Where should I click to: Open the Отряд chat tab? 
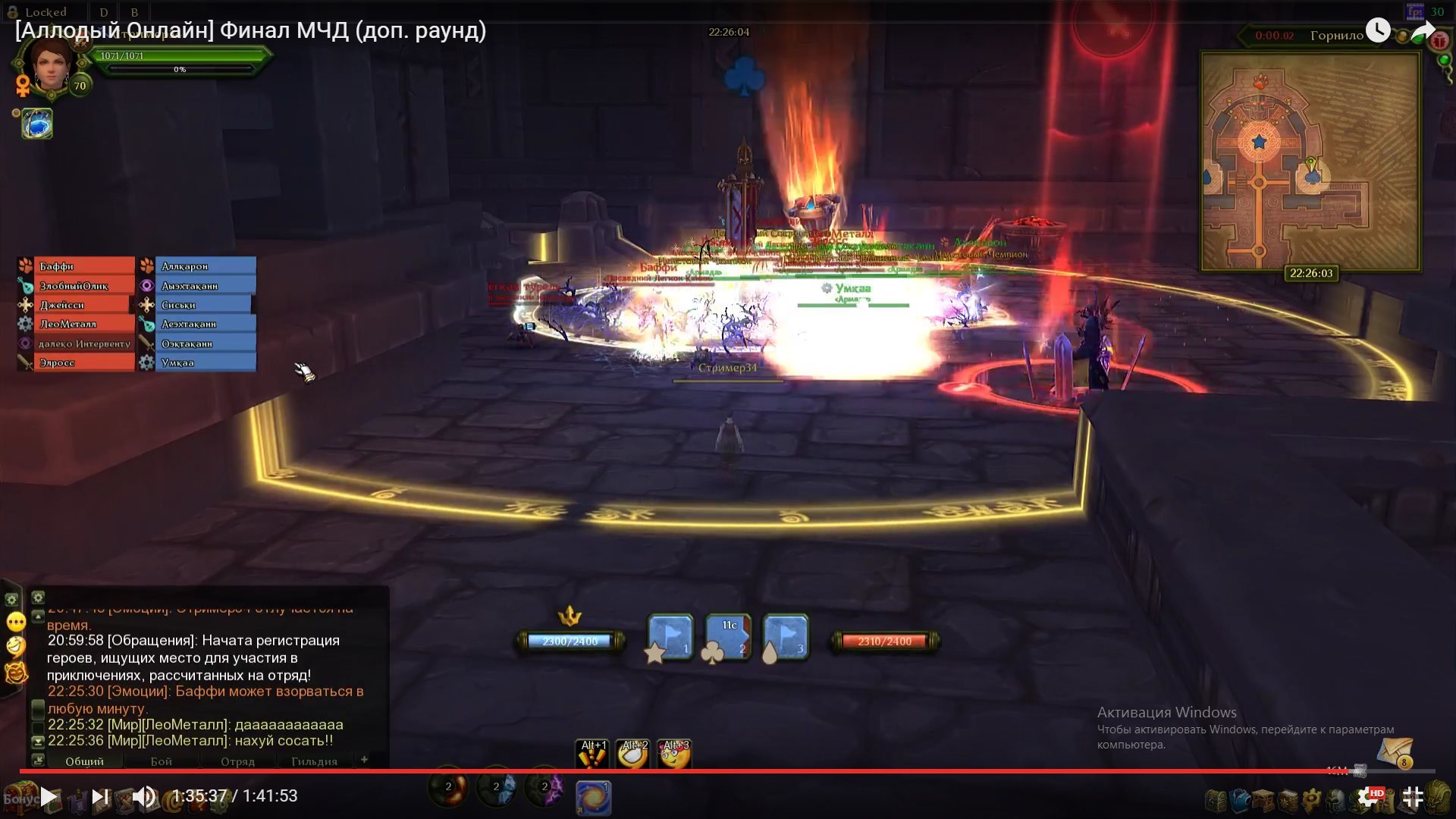tap(237, 761)
